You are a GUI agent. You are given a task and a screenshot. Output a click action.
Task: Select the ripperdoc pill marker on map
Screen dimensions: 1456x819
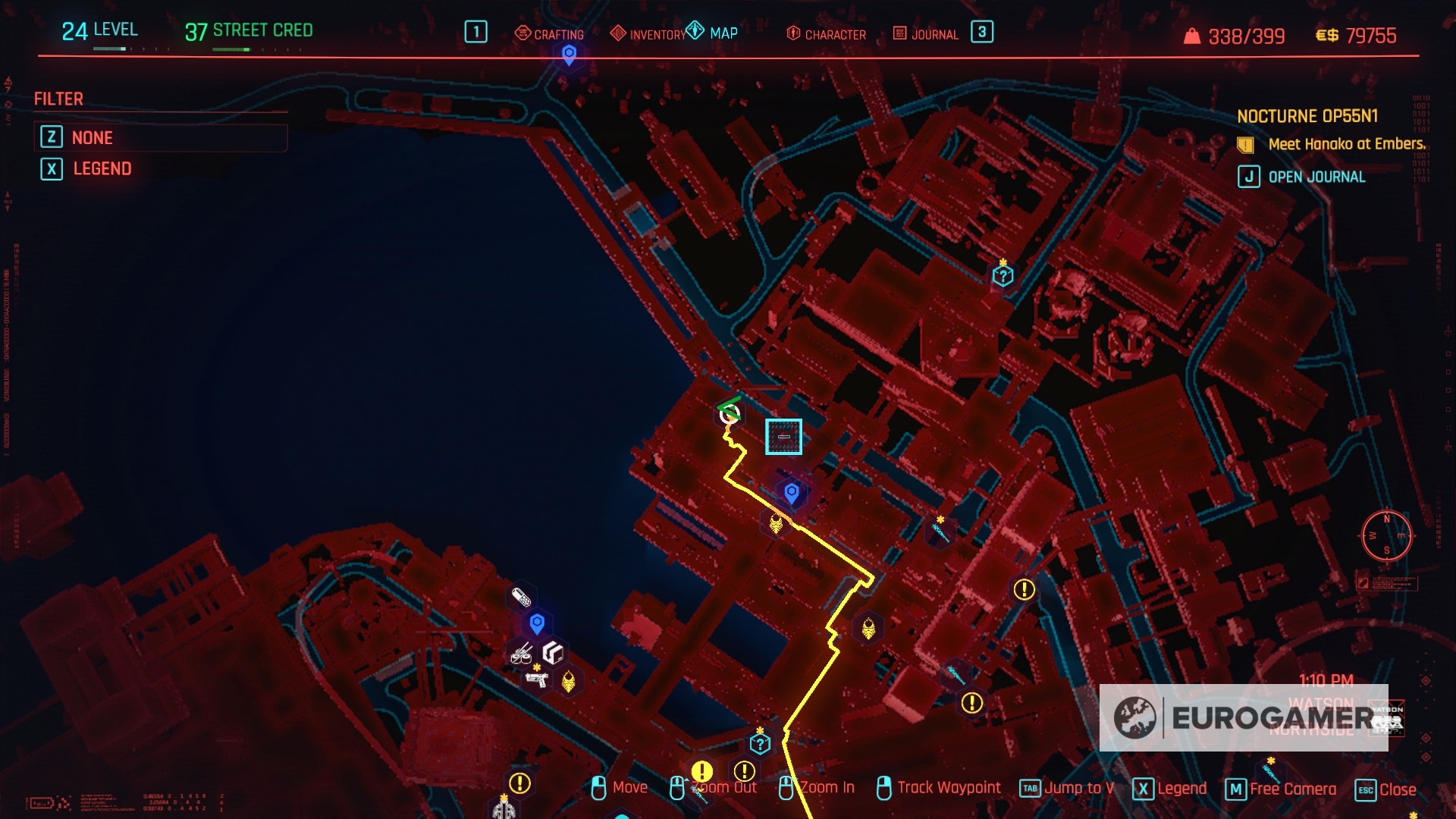point(521,598)
